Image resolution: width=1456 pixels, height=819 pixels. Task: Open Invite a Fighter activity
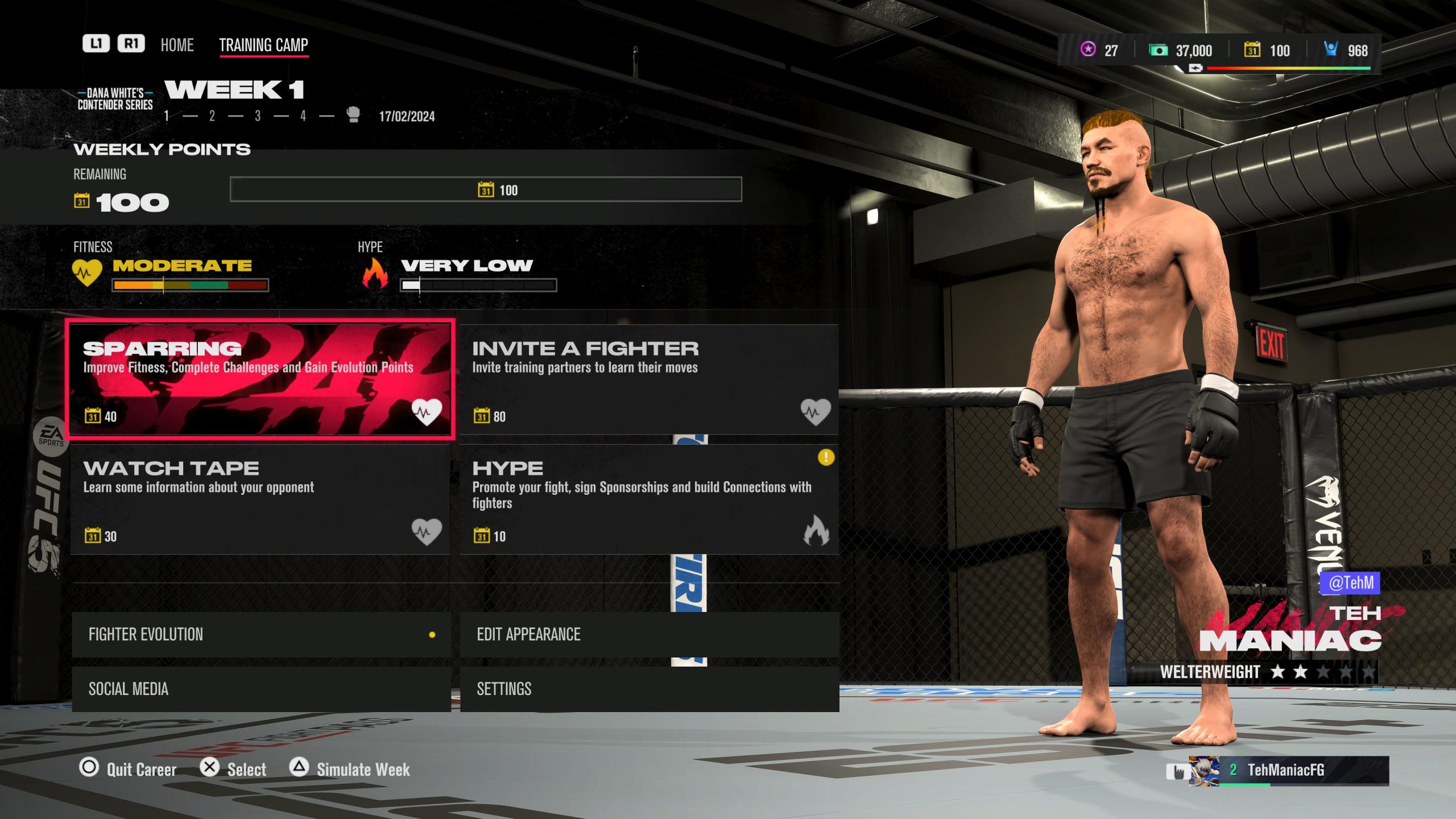point(649,380)
